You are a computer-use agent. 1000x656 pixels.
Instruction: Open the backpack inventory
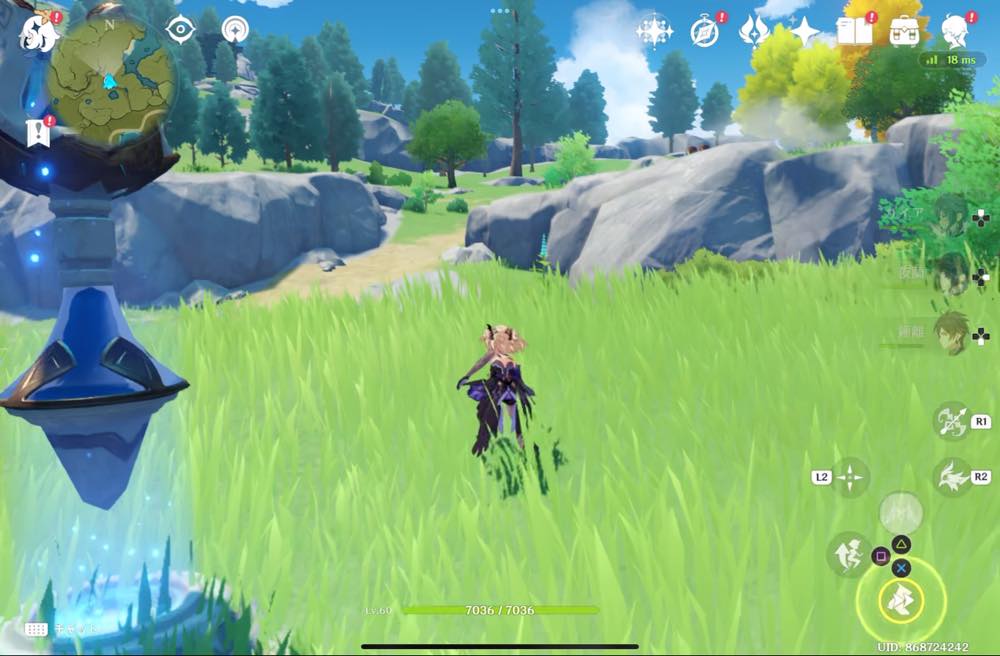[906, 31]
